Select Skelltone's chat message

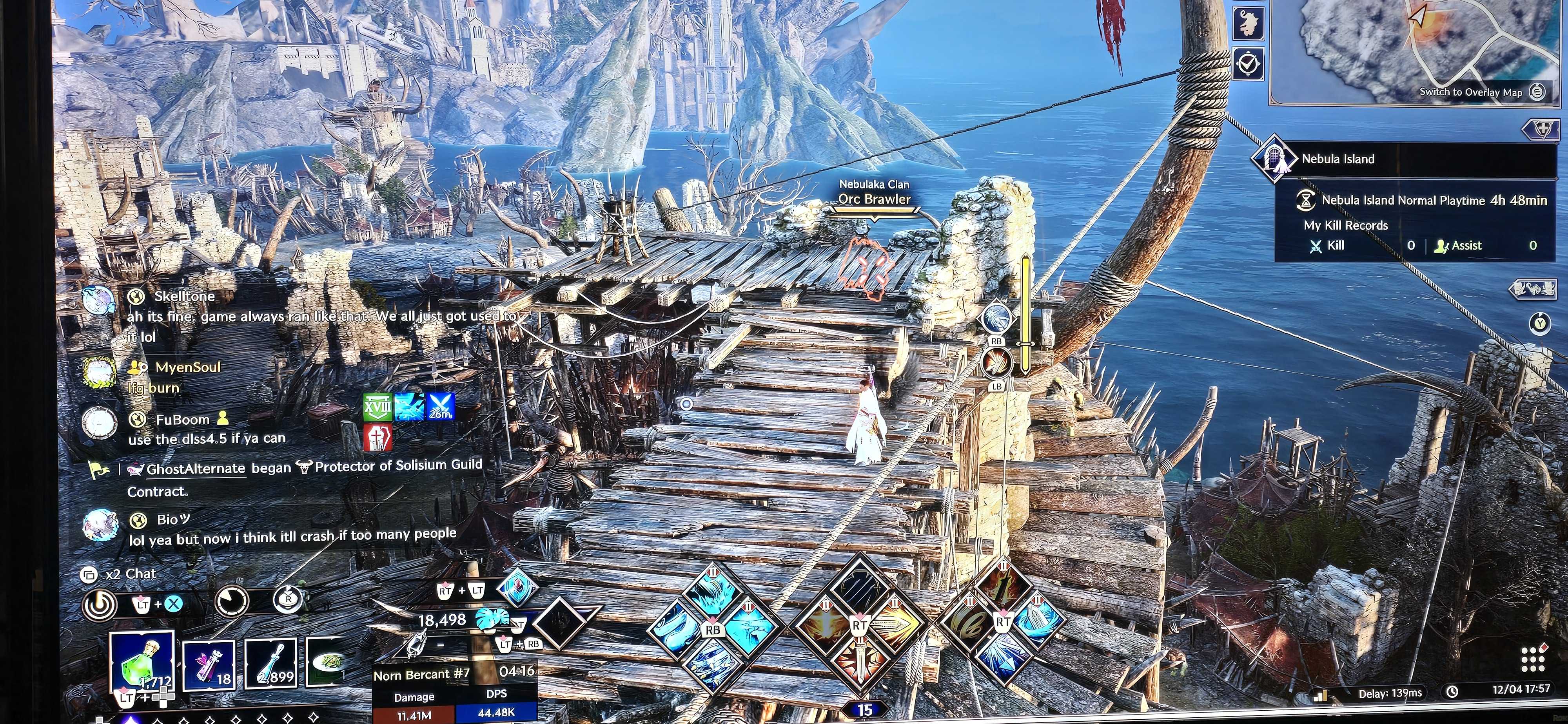click(x=316, y=317)
